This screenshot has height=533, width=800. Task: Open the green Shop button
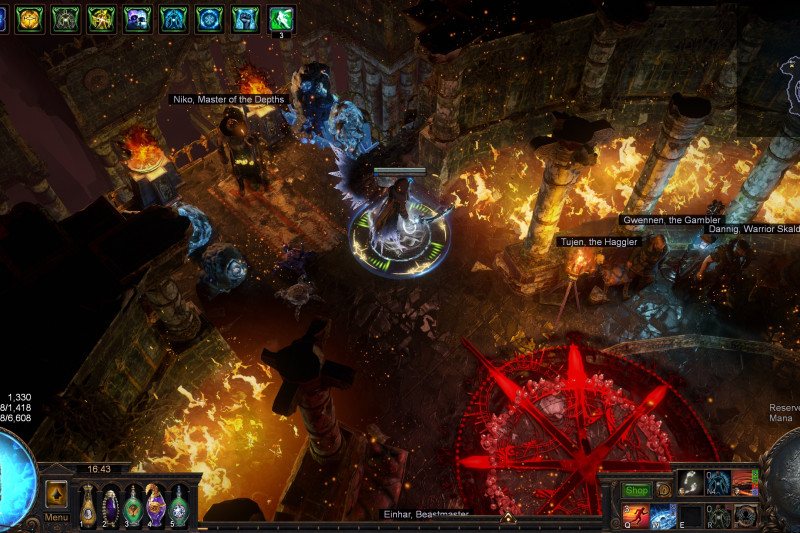click(x=636, y=491)
